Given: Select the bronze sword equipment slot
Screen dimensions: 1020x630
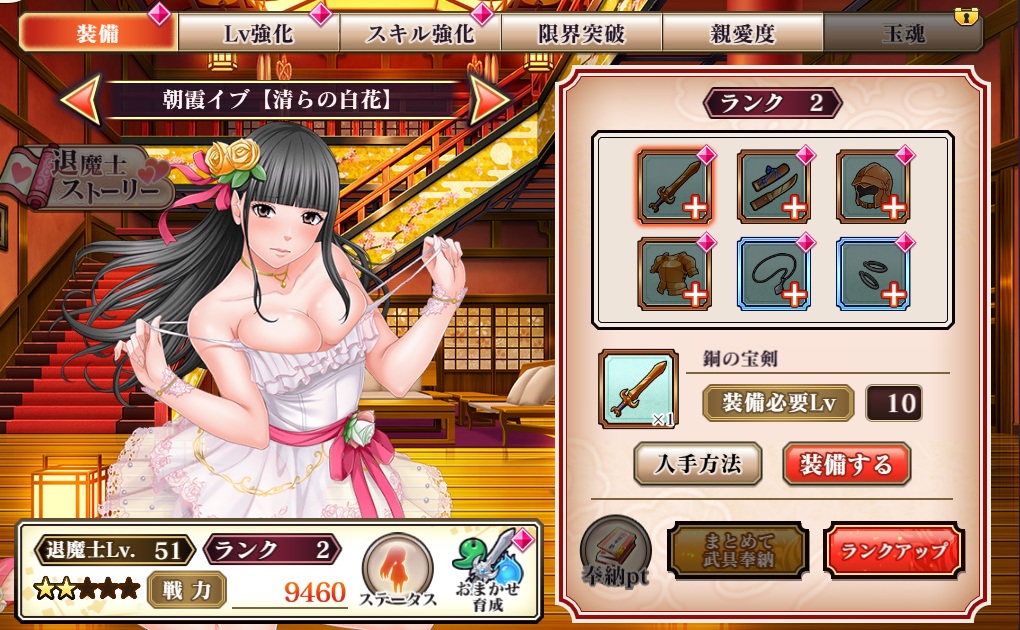Looking at the screenshot, I should tap(673, 186).
